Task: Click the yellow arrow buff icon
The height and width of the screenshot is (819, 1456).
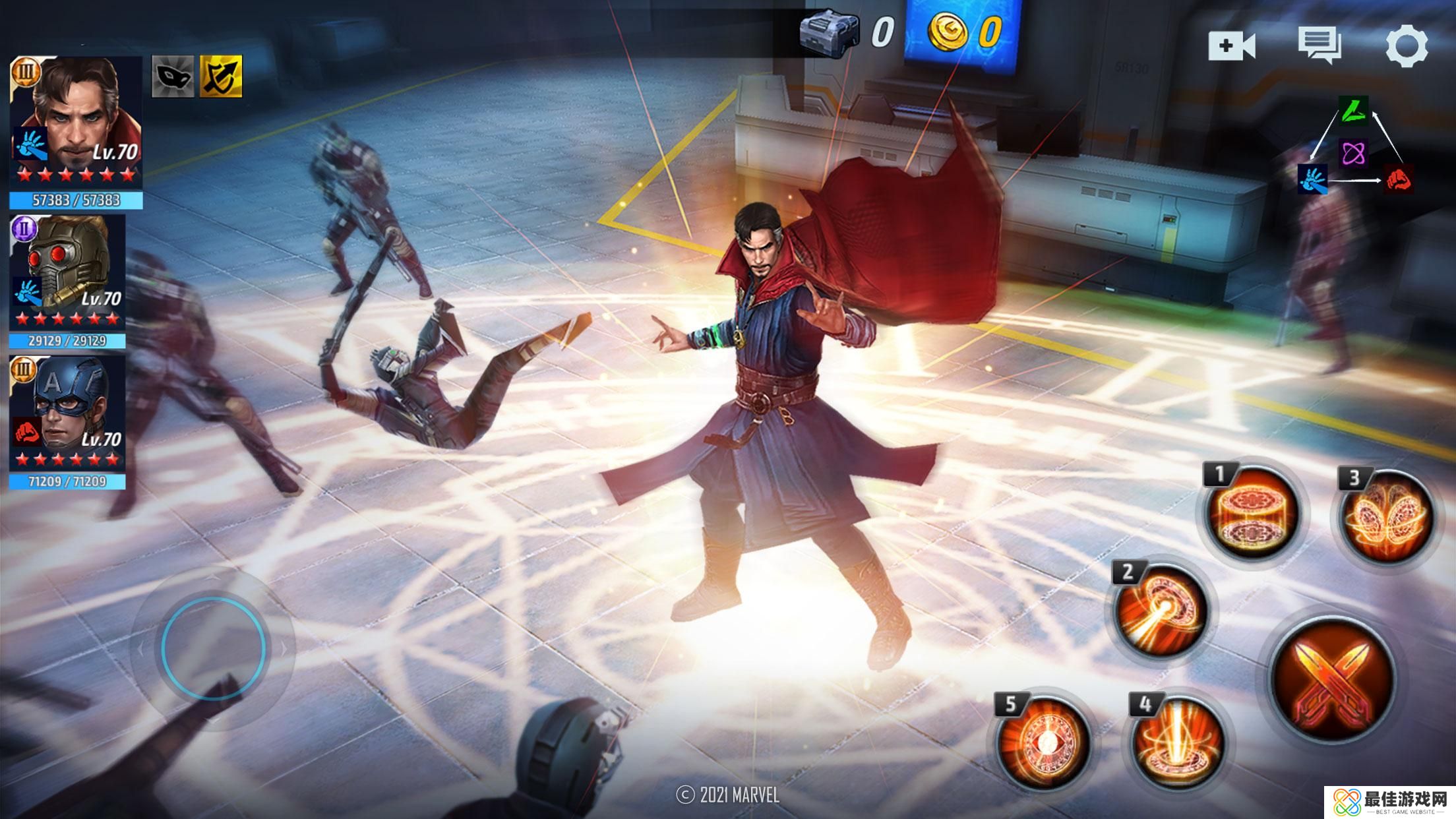Action: point(221,76)
